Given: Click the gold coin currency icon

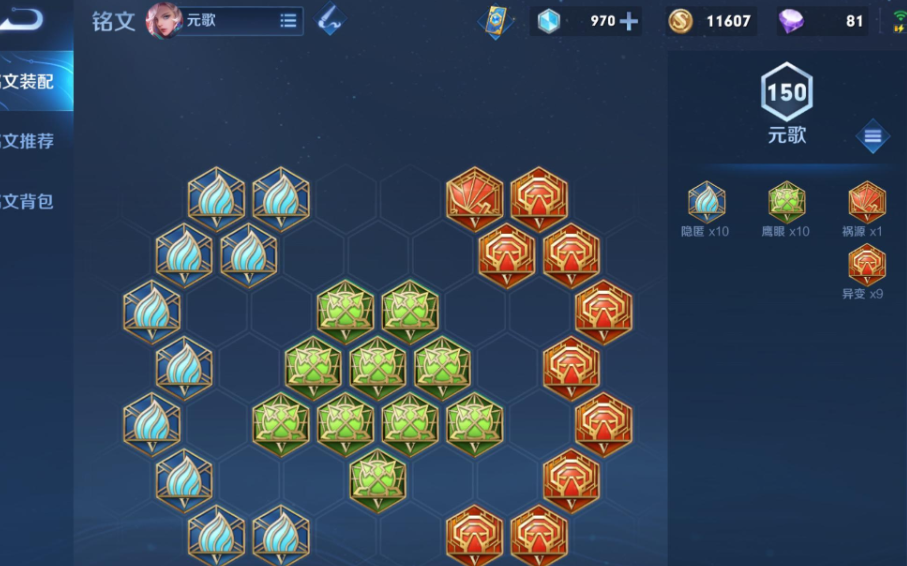Looking at the screenshot, I should click(680, 21).
